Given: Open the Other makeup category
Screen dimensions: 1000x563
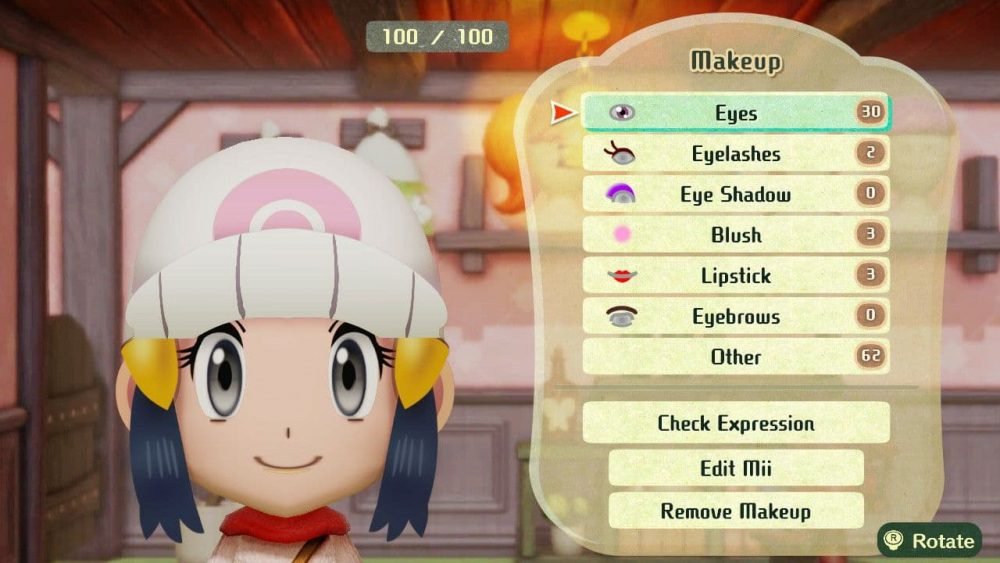Looking at the screenshot, I should pyautogui.click(x=735, y=357).
